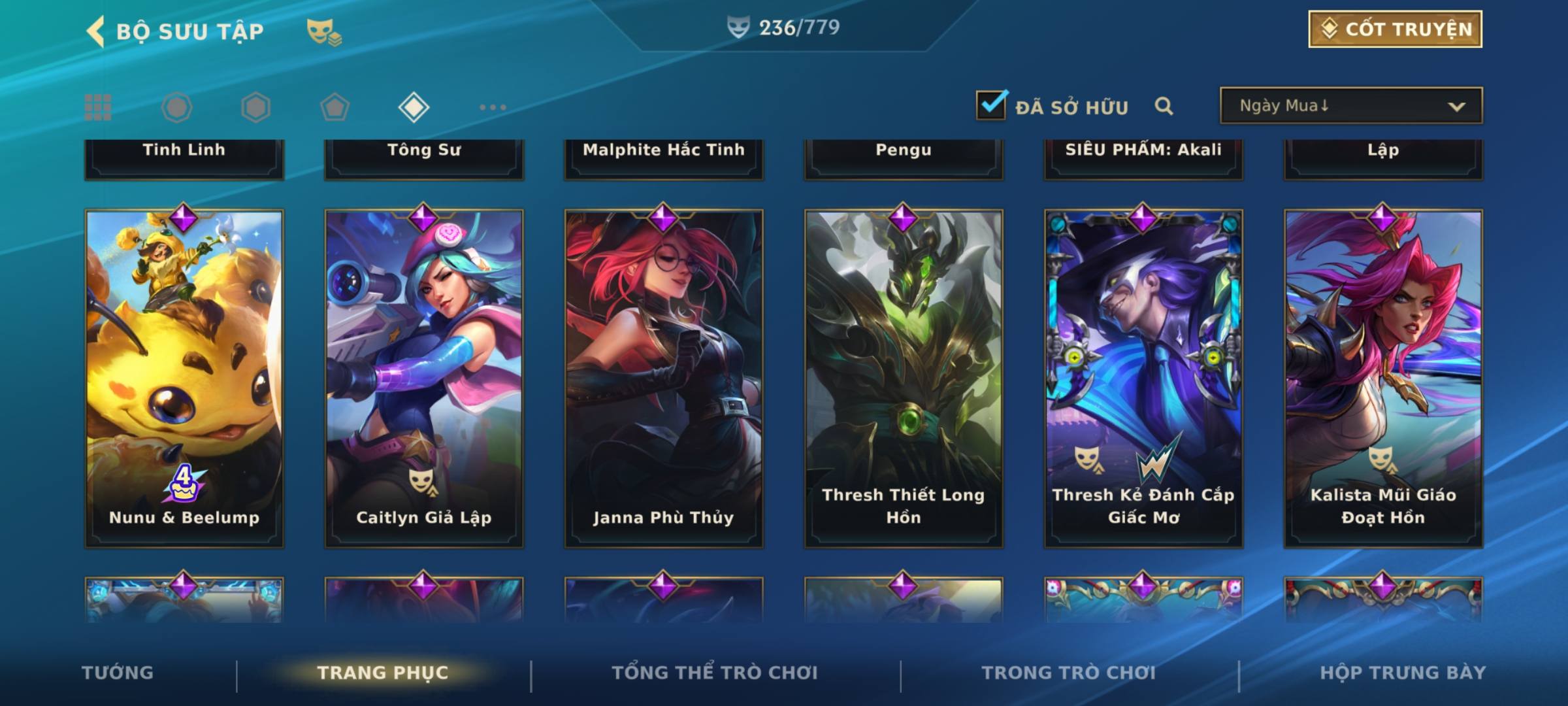Open the three-dots more filters
1568x706 pixels.
pyautogui.click(x=493, y=107)
